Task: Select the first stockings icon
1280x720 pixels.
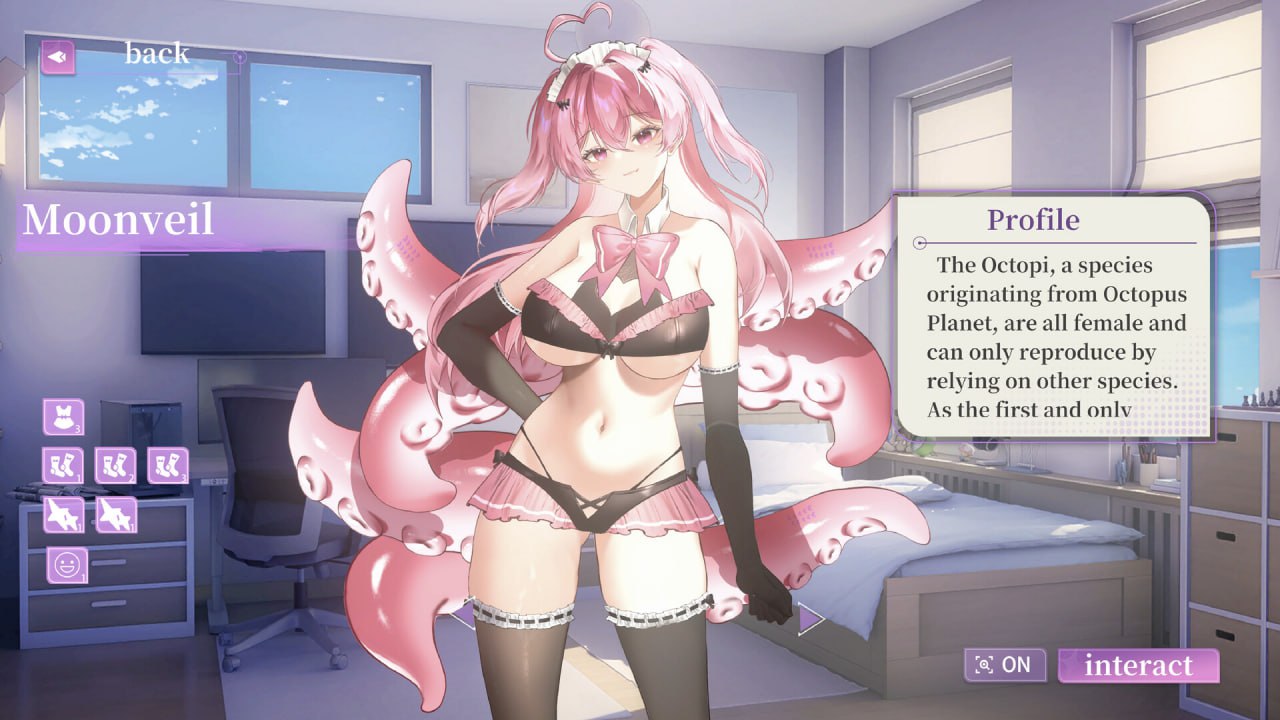Action: pos(62,463)
